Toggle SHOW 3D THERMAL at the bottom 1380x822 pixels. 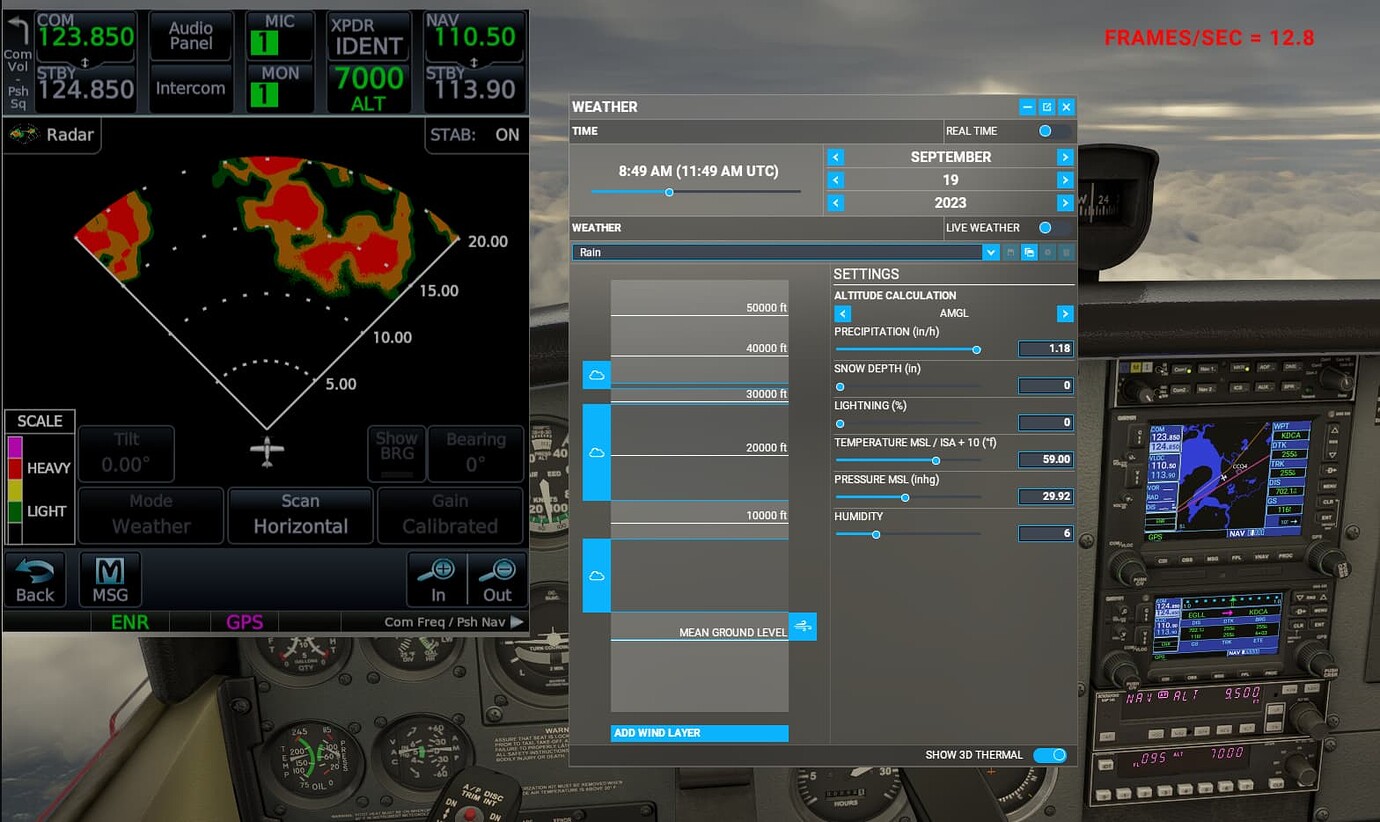[1050, 755]
